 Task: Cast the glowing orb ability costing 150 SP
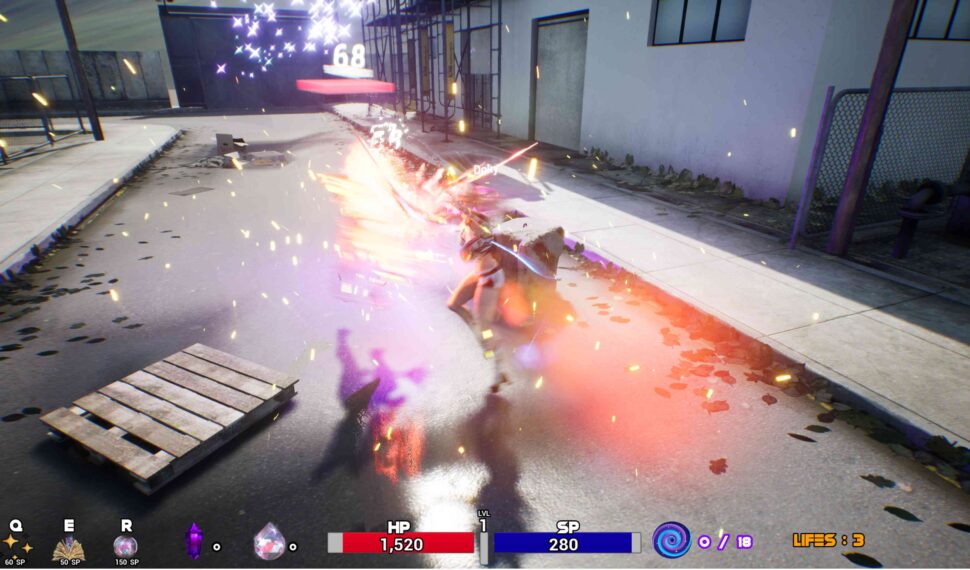tap(125, 546)
